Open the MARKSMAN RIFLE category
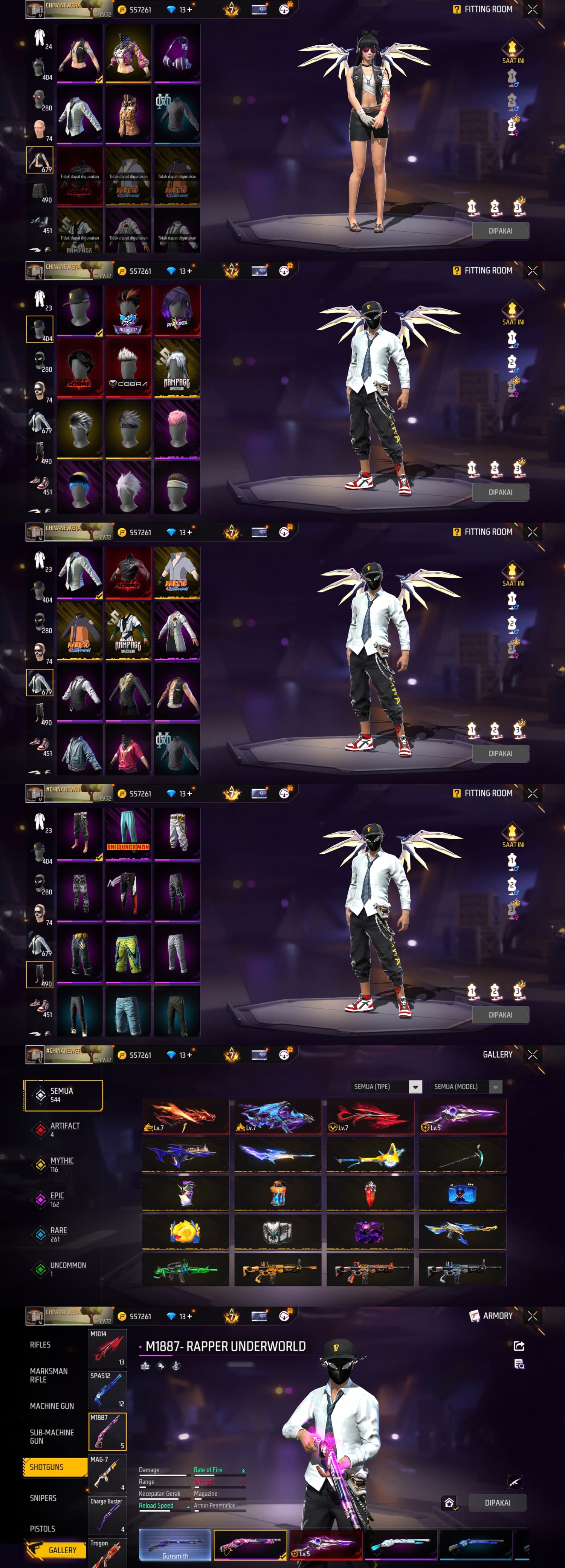The image size is (565, 1568). point(49,1375)
